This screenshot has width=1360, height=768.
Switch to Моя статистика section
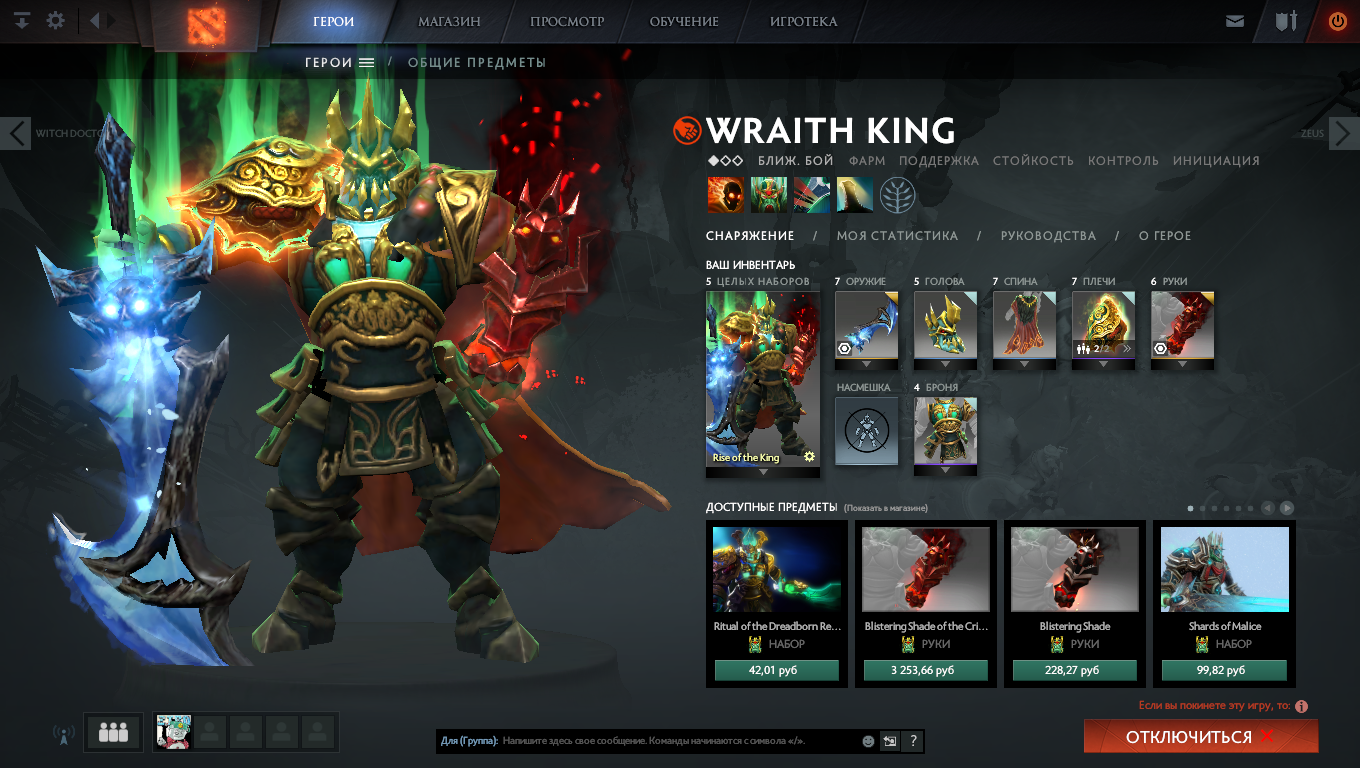(x=897, y=236)
